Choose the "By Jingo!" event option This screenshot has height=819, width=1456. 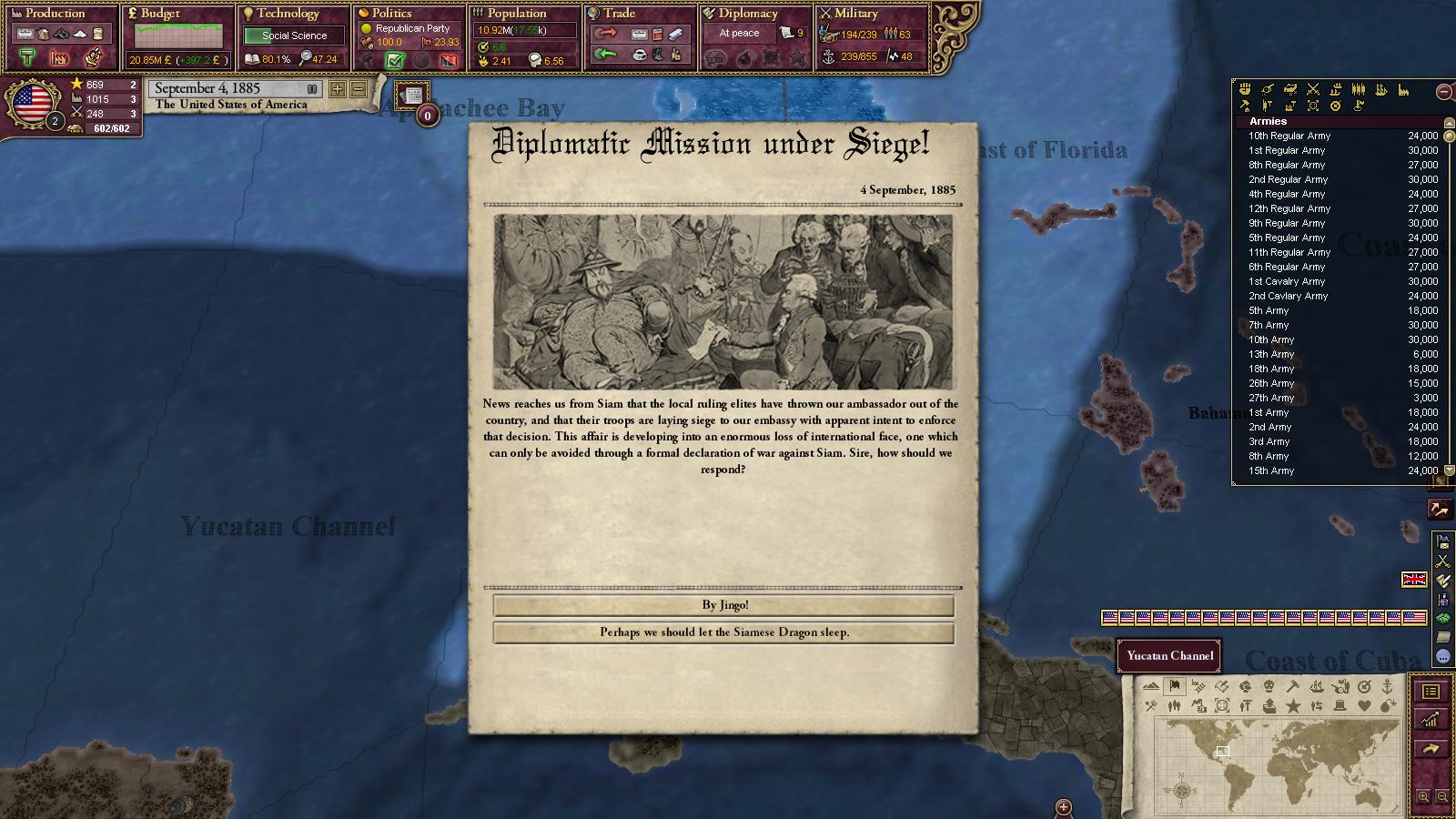[x=723, y=605]
